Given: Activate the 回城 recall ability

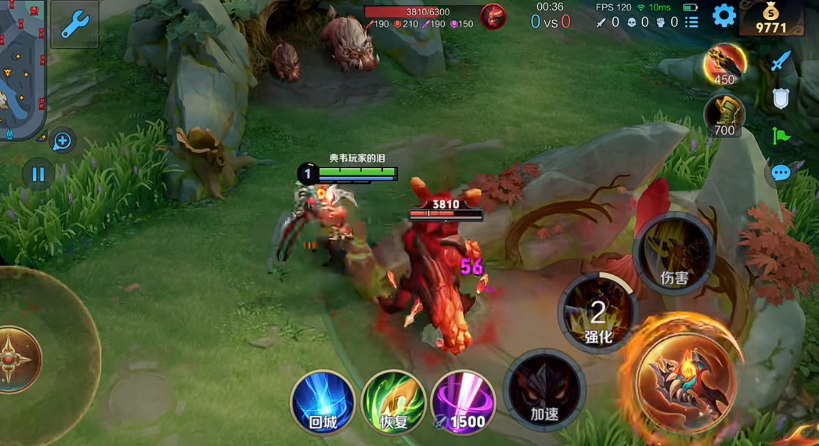Looking at the screenshot, I should click(x=323, y=402).
